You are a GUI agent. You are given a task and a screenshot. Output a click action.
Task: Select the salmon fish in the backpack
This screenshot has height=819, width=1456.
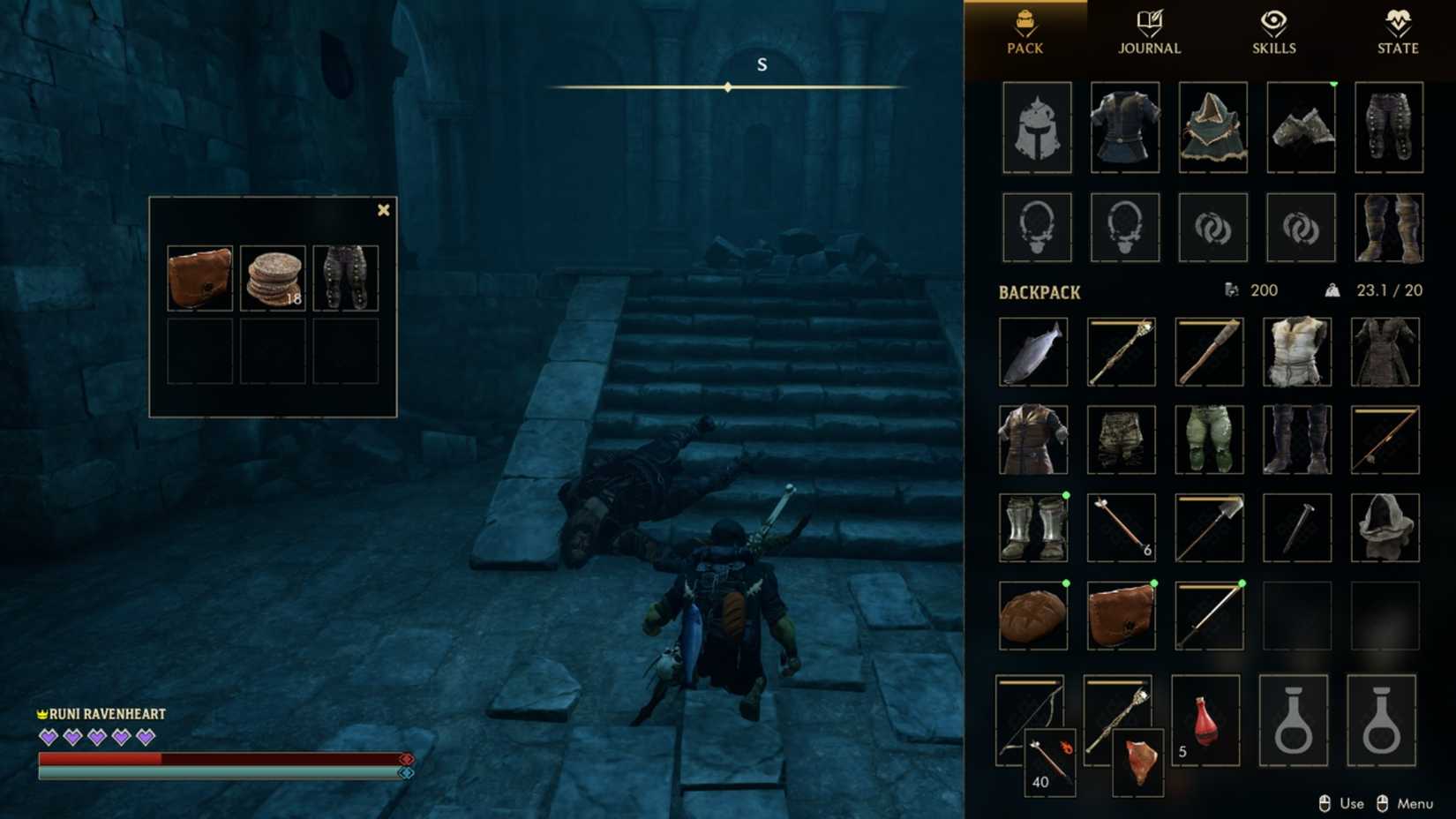1032,350
